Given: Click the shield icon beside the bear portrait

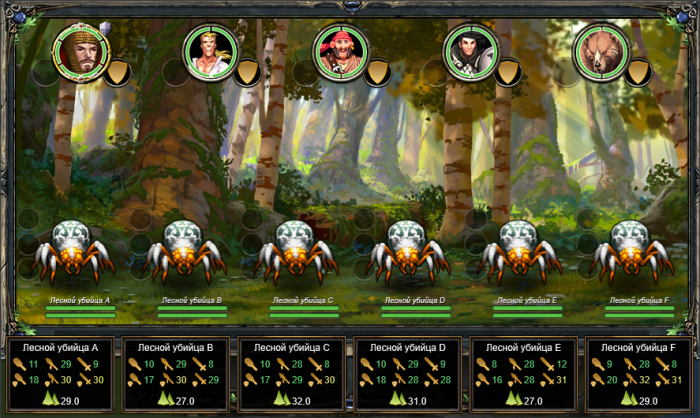Looking at the screenshot, I should tap(640, 72).
